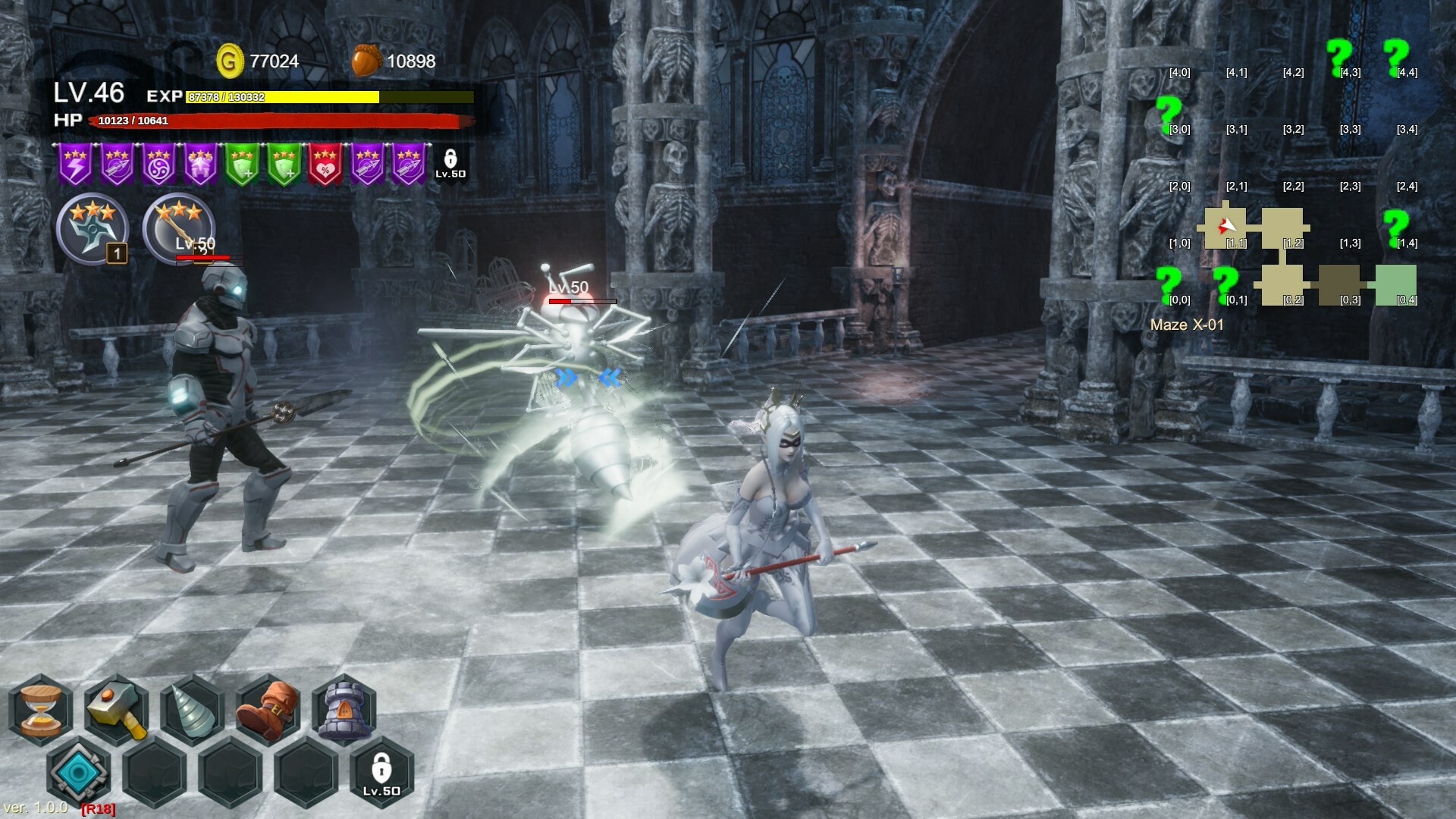Toggle the green shield plus buff banner

coord(241,163)
